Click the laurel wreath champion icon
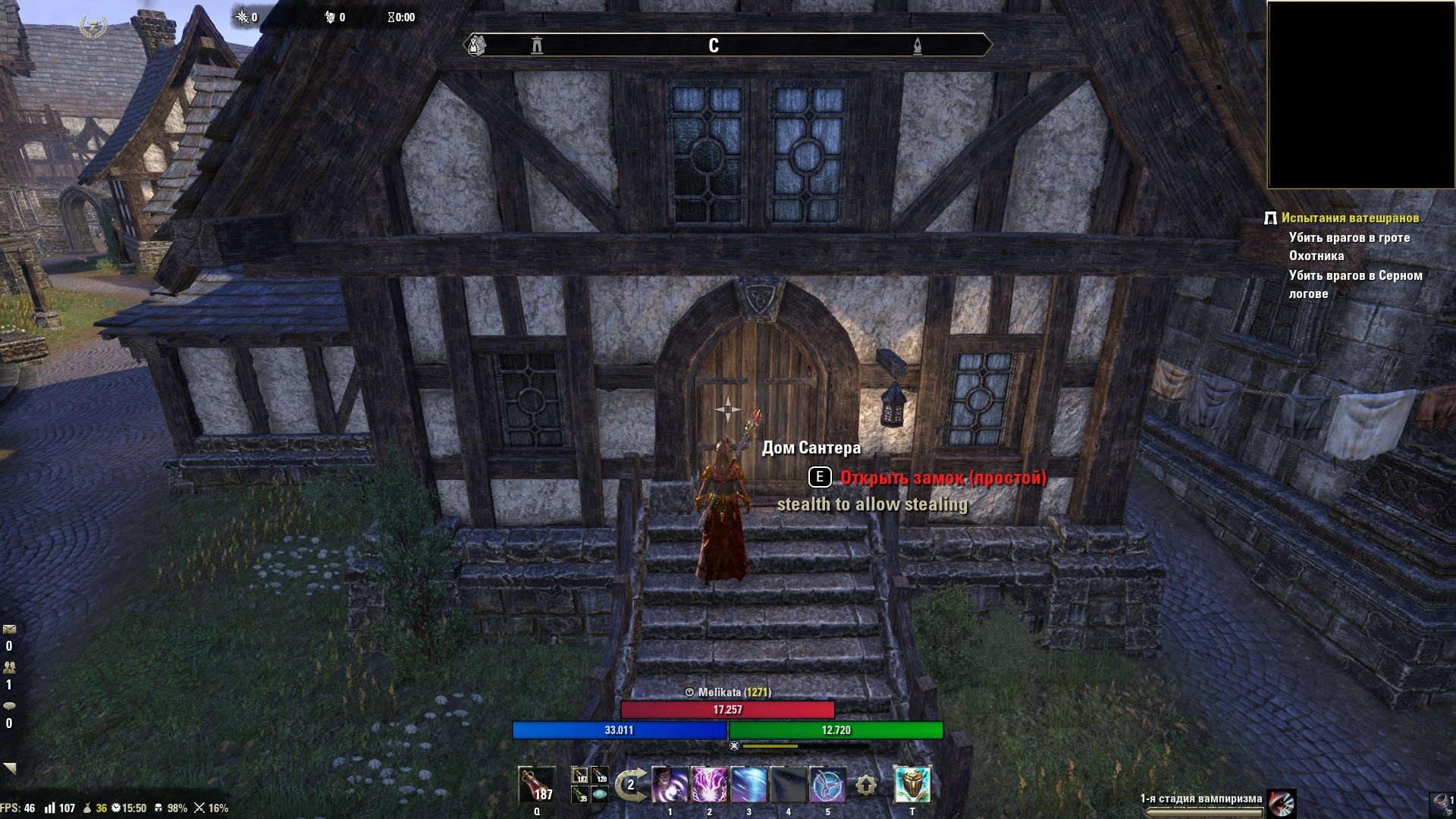The width and height of the screenshot is (1456, 819). coord(93,27)
